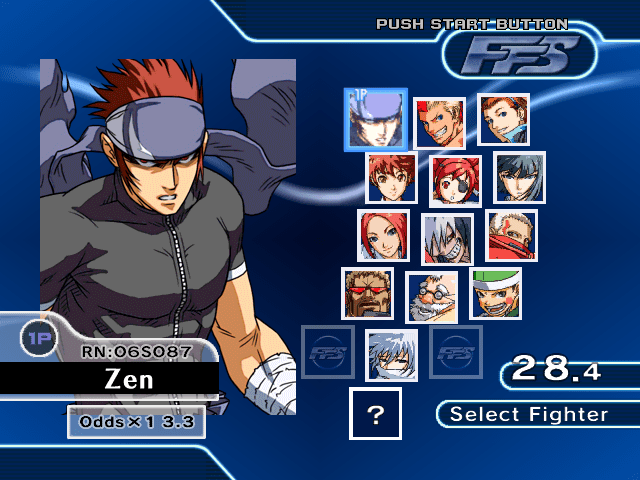Choose the red-haired girl with eyepatch
Image resolution: width=640 pixels, height=480 pixels.
coord(455,181)
